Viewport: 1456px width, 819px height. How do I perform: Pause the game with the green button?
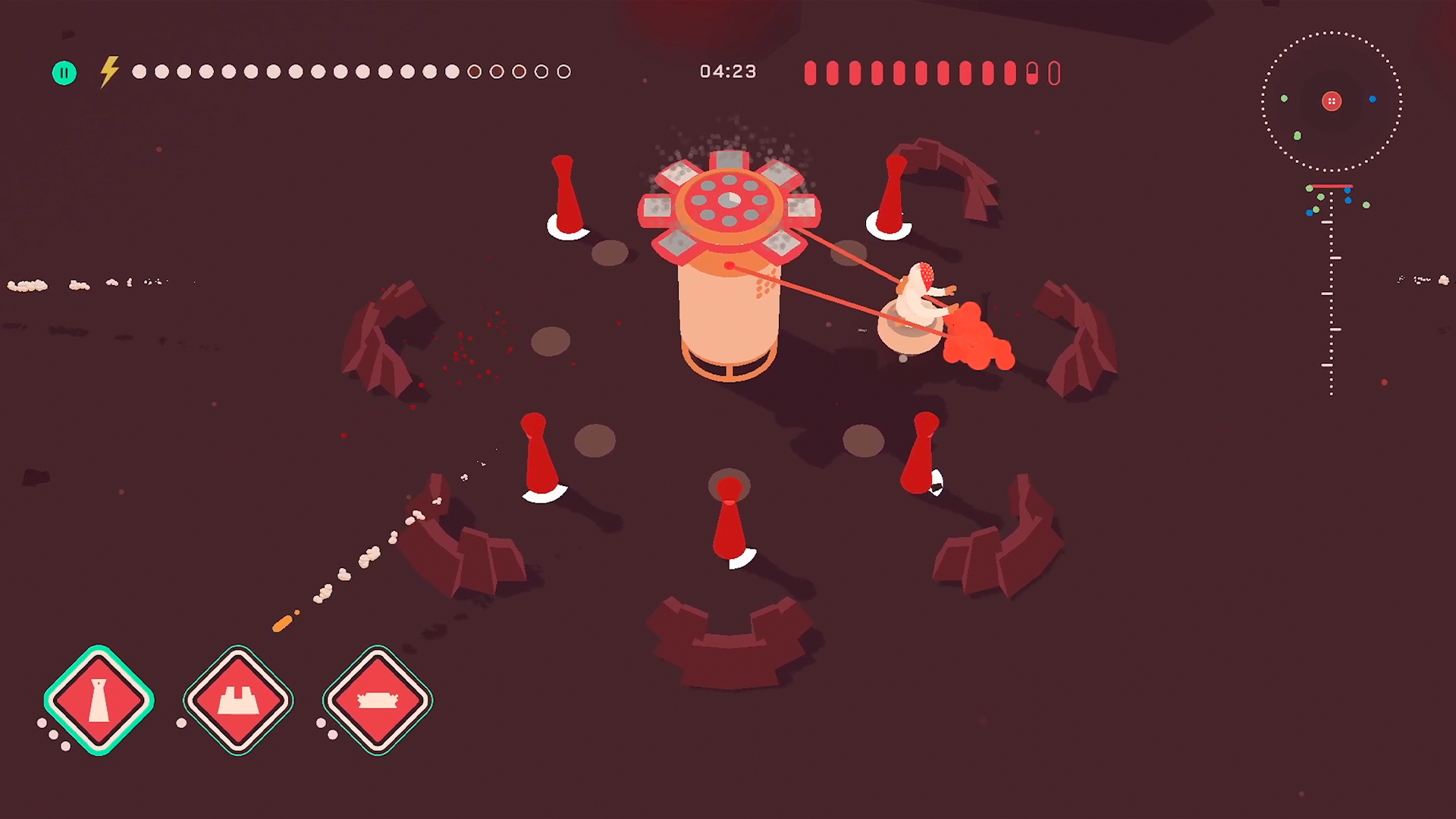64,73
